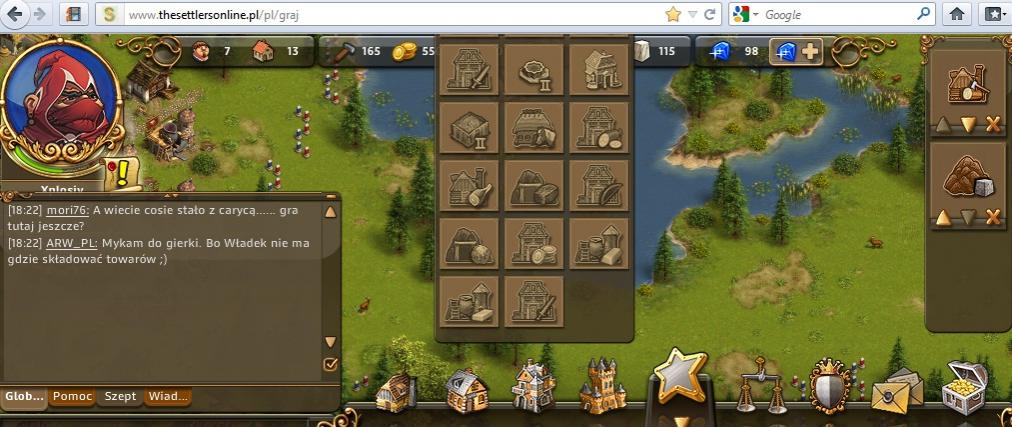1012x427 pixels.
Task: Cancel the stone quarry build queue item
Action: pos(993,218)
